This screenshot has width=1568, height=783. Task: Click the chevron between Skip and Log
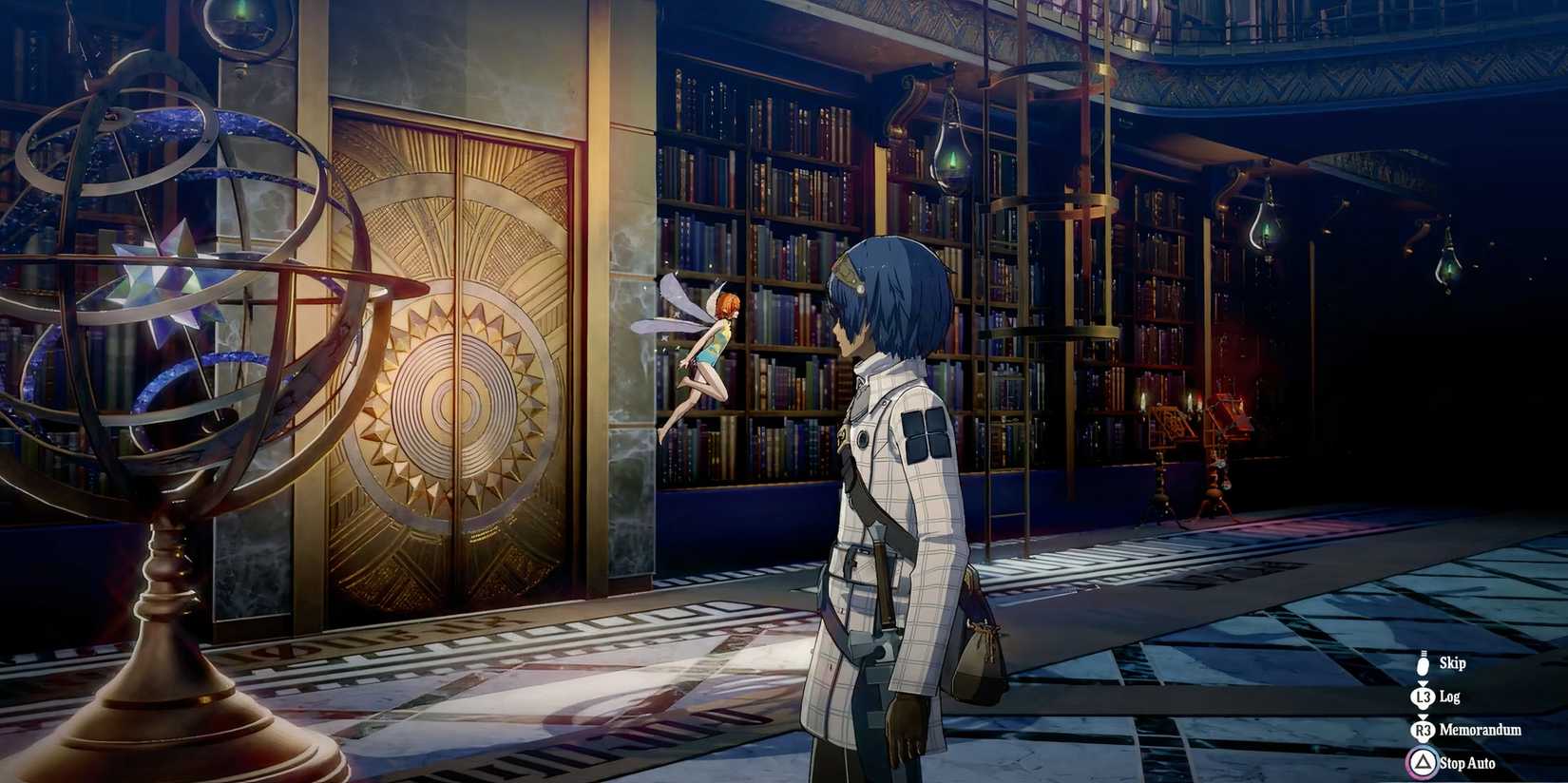(x=1422, y=683)
